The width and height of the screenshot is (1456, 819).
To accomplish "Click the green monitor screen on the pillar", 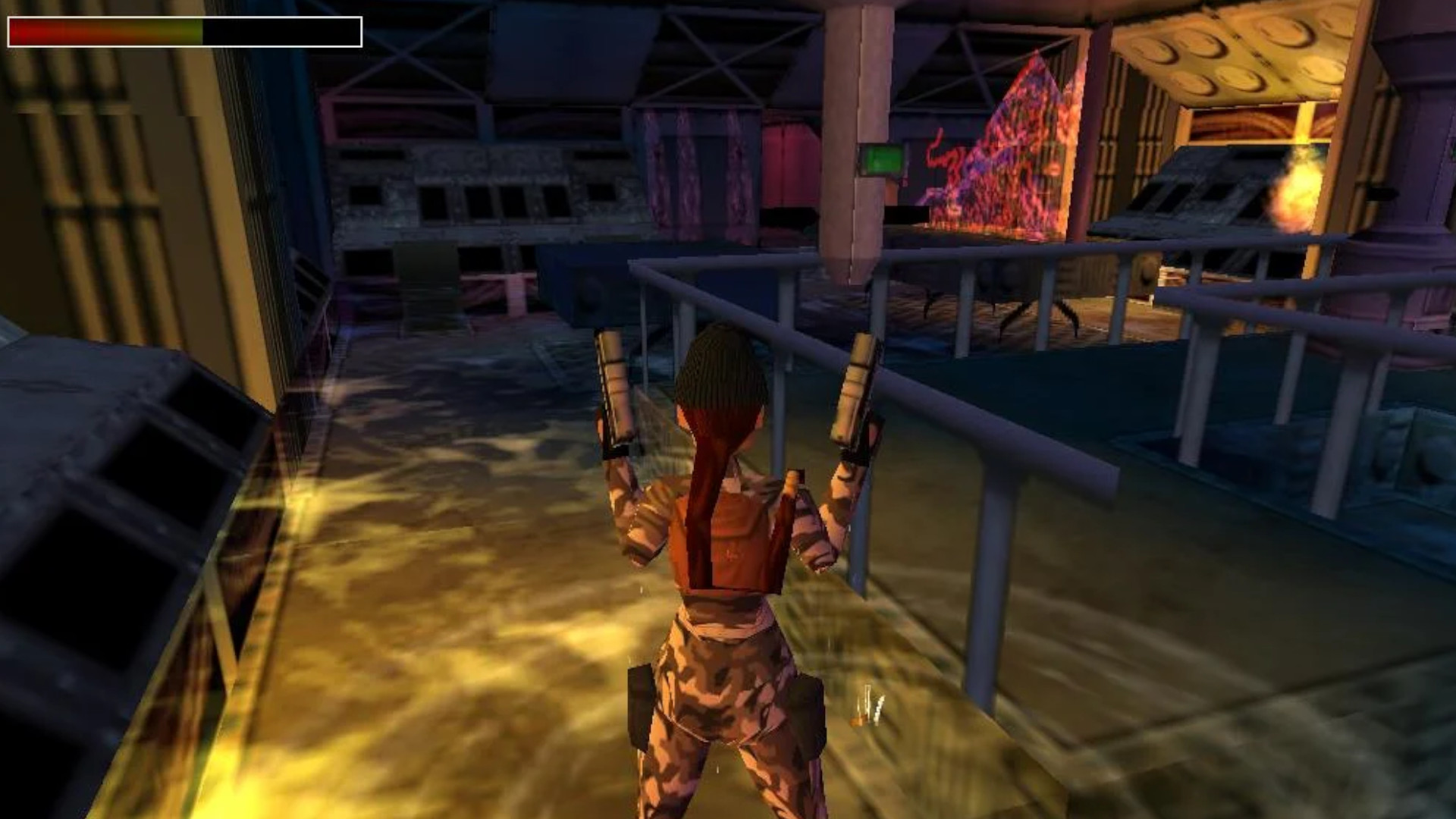I will coord(882,159).
